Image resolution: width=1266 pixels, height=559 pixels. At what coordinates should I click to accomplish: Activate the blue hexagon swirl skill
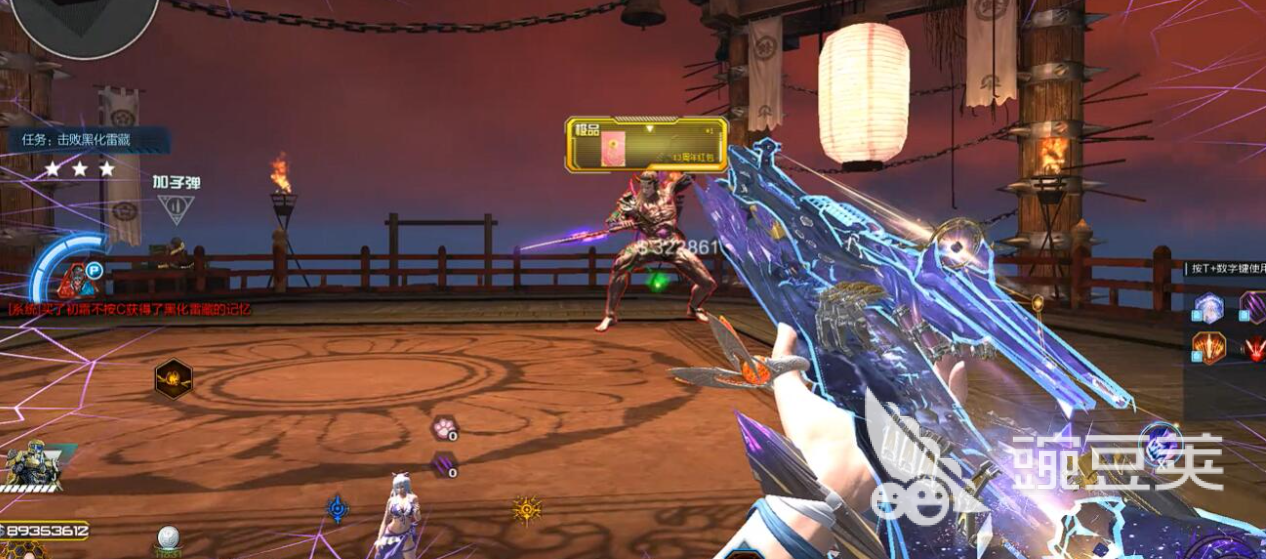1209,307
